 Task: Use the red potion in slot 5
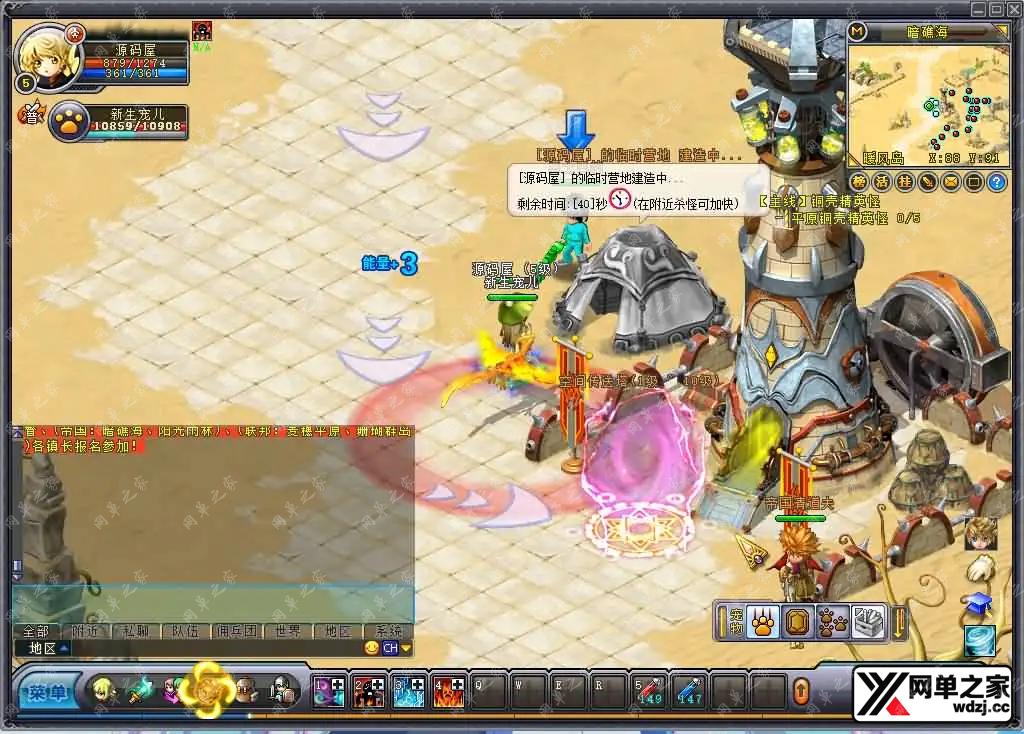point(648,691)
